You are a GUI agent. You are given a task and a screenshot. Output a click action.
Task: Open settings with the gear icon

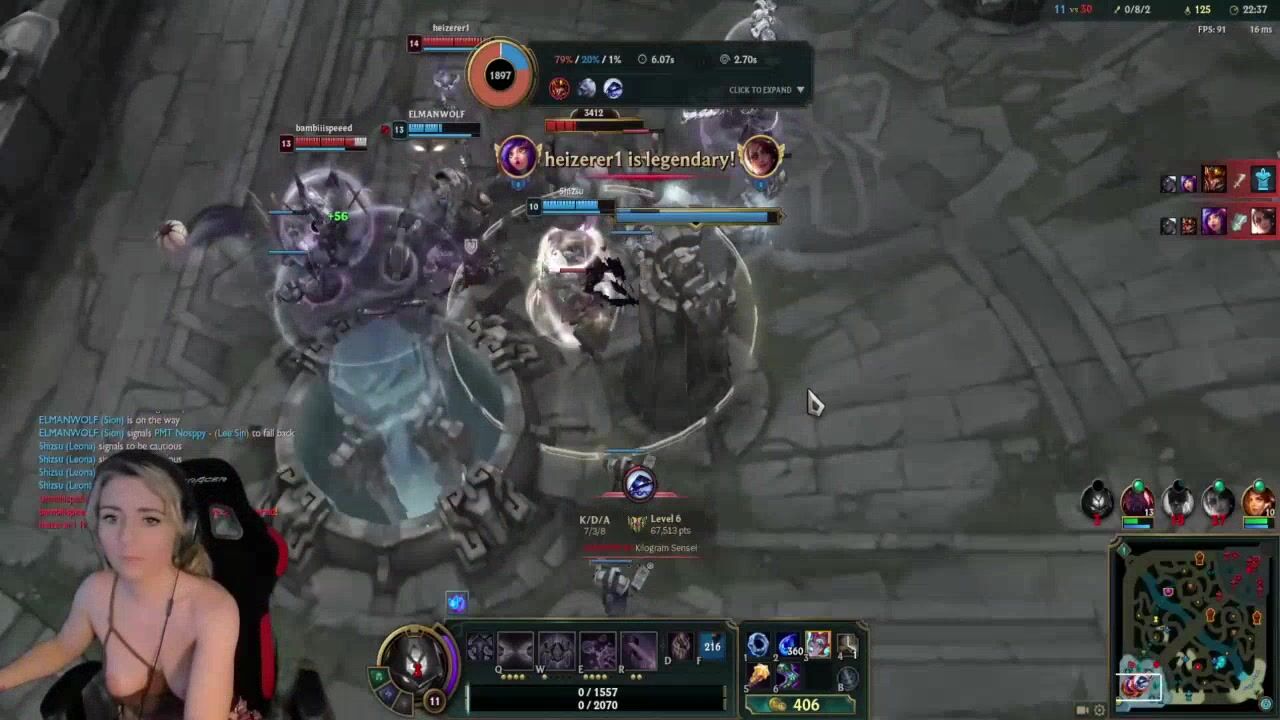(x=1100, y=710)
